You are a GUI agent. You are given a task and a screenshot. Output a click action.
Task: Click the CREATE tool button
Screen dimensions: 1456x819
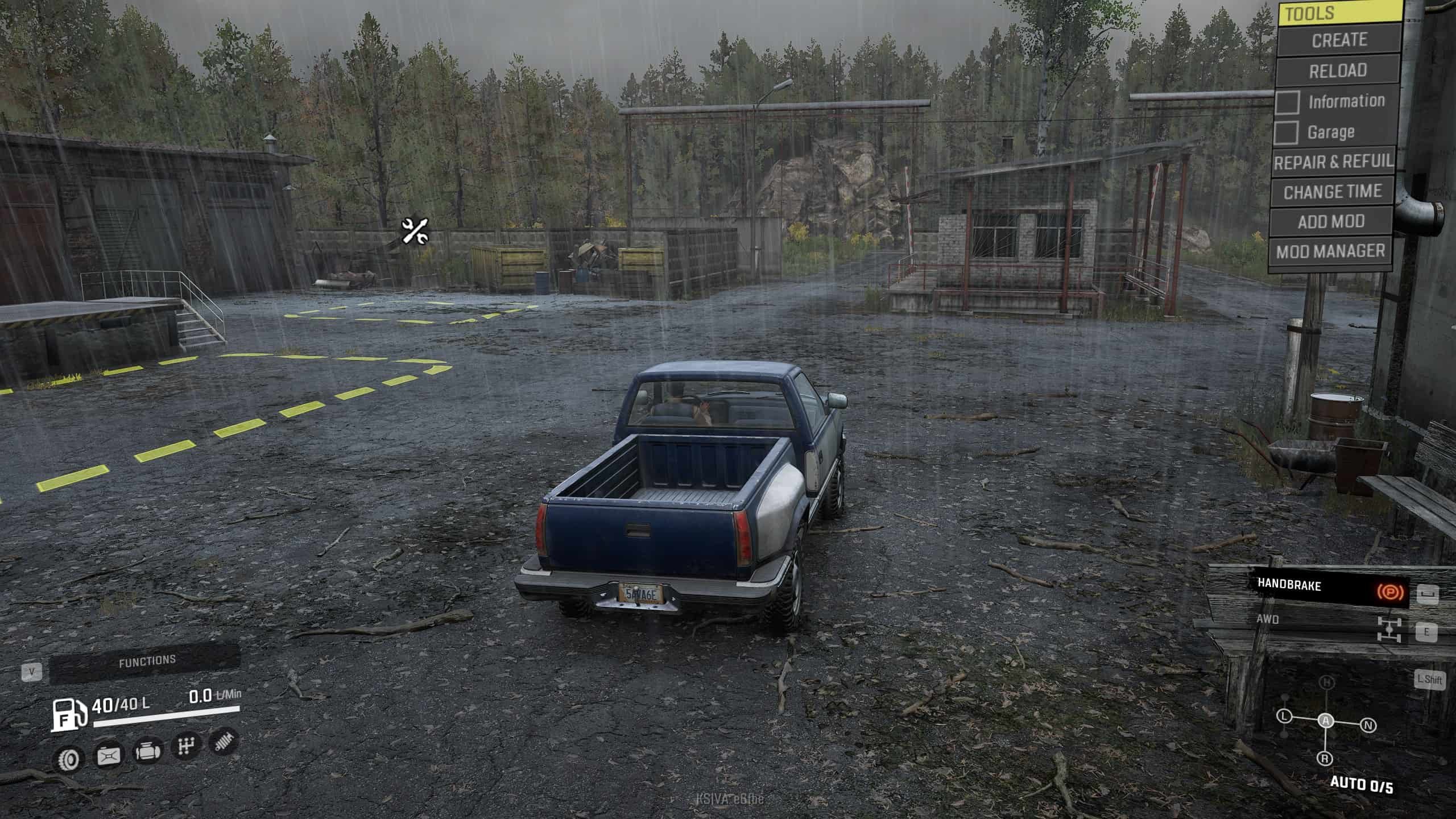[x=1339, y=40]
